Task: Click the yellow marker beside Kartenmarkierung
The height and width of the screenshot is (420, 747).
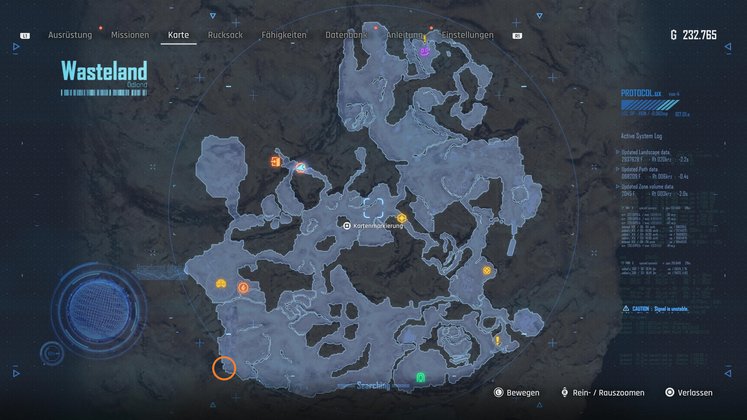Action: pos(401,217)
